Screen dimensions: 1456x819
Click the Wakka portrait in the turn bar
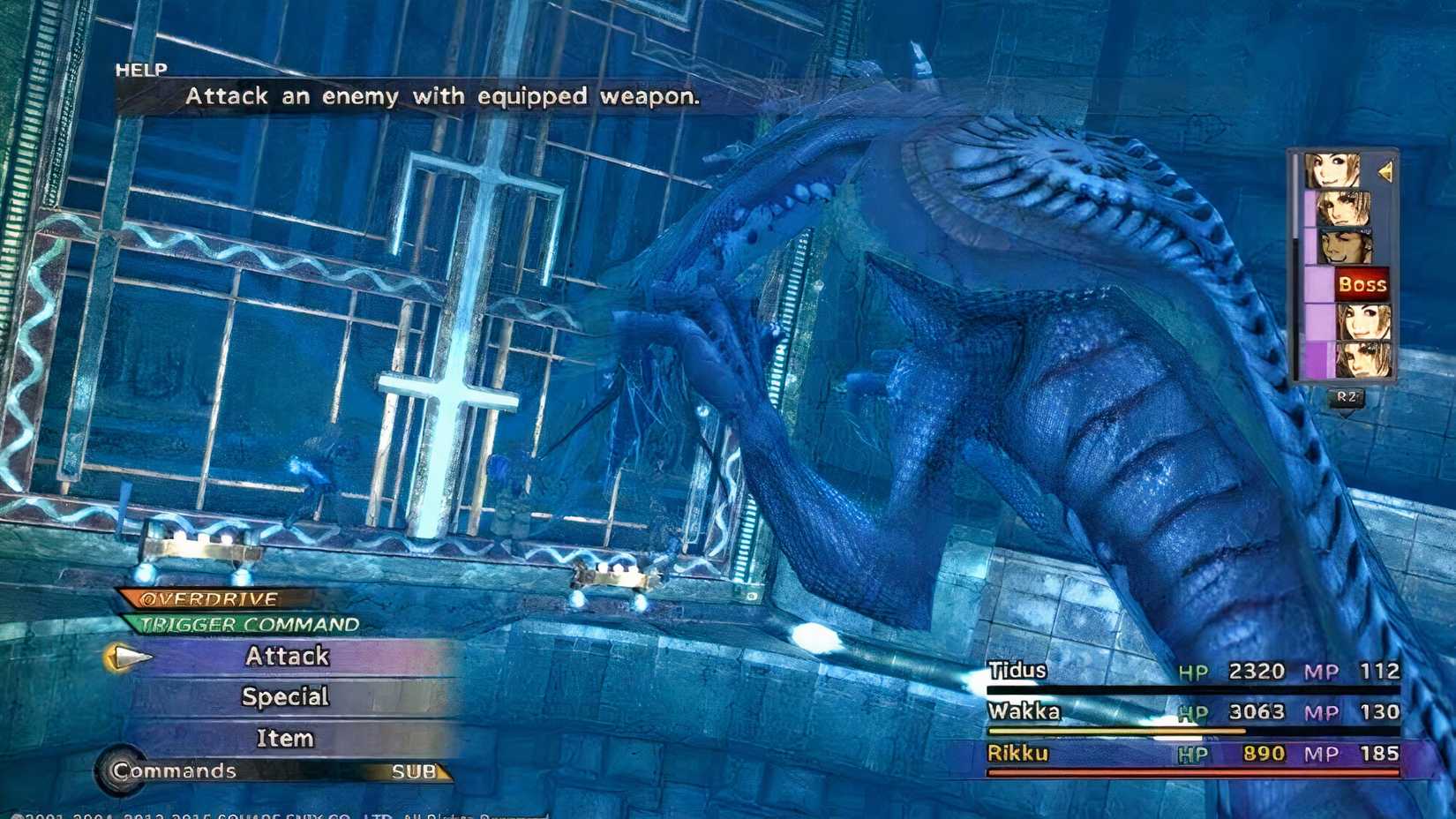[x=1346, y=244]
